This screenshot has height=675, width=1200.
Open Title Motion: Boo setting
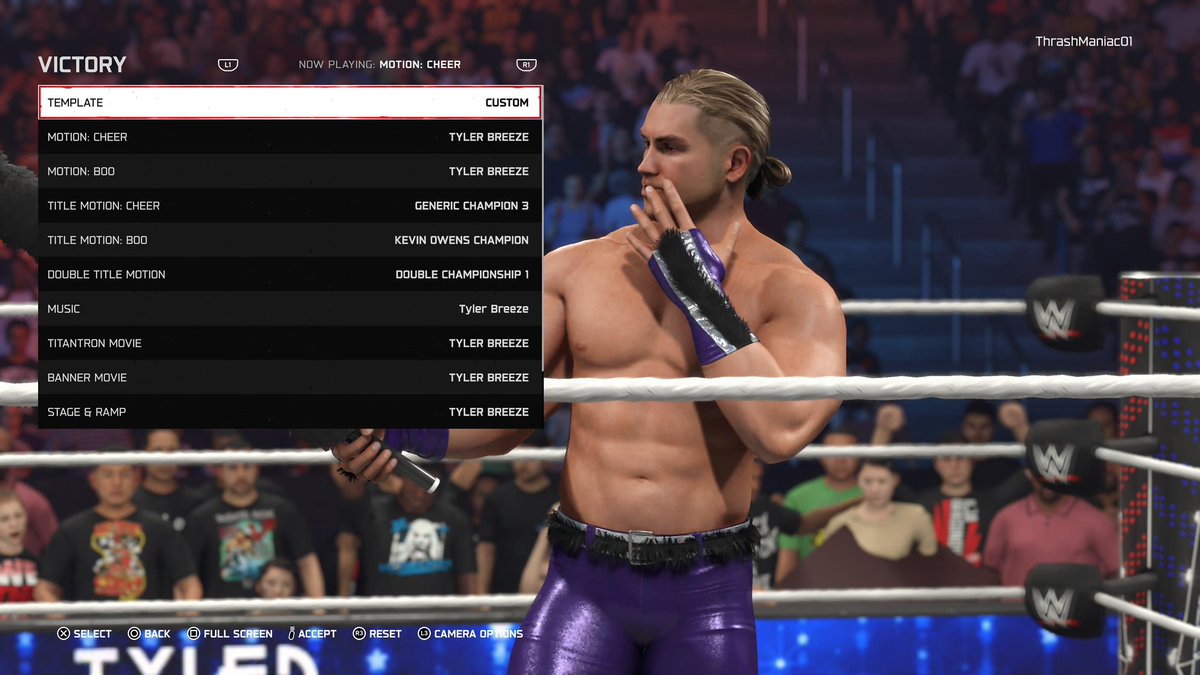coord(290,240)
